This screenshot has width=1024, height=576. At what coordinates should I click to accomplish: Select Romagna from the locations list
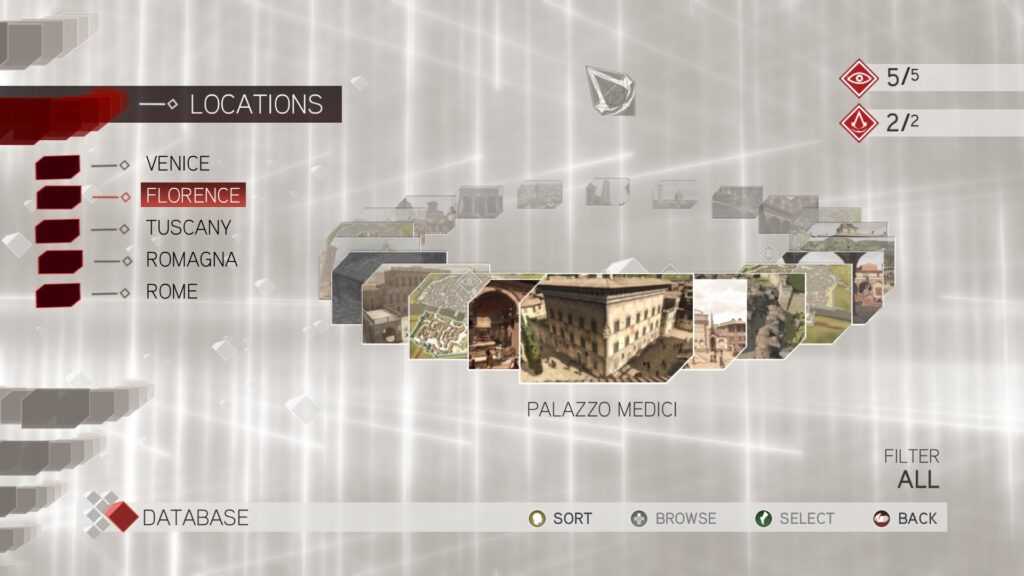[x=191, y=259]
